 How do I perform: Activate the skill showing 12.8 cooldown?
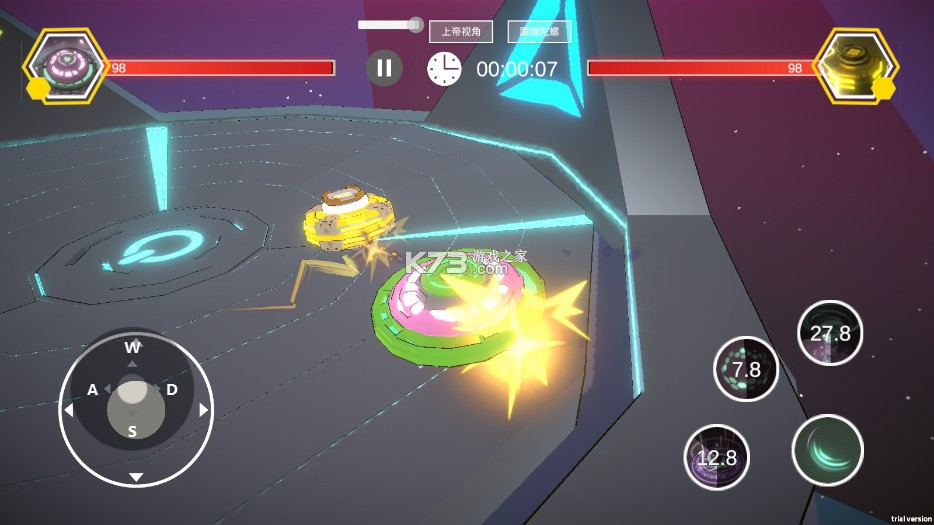717,457
